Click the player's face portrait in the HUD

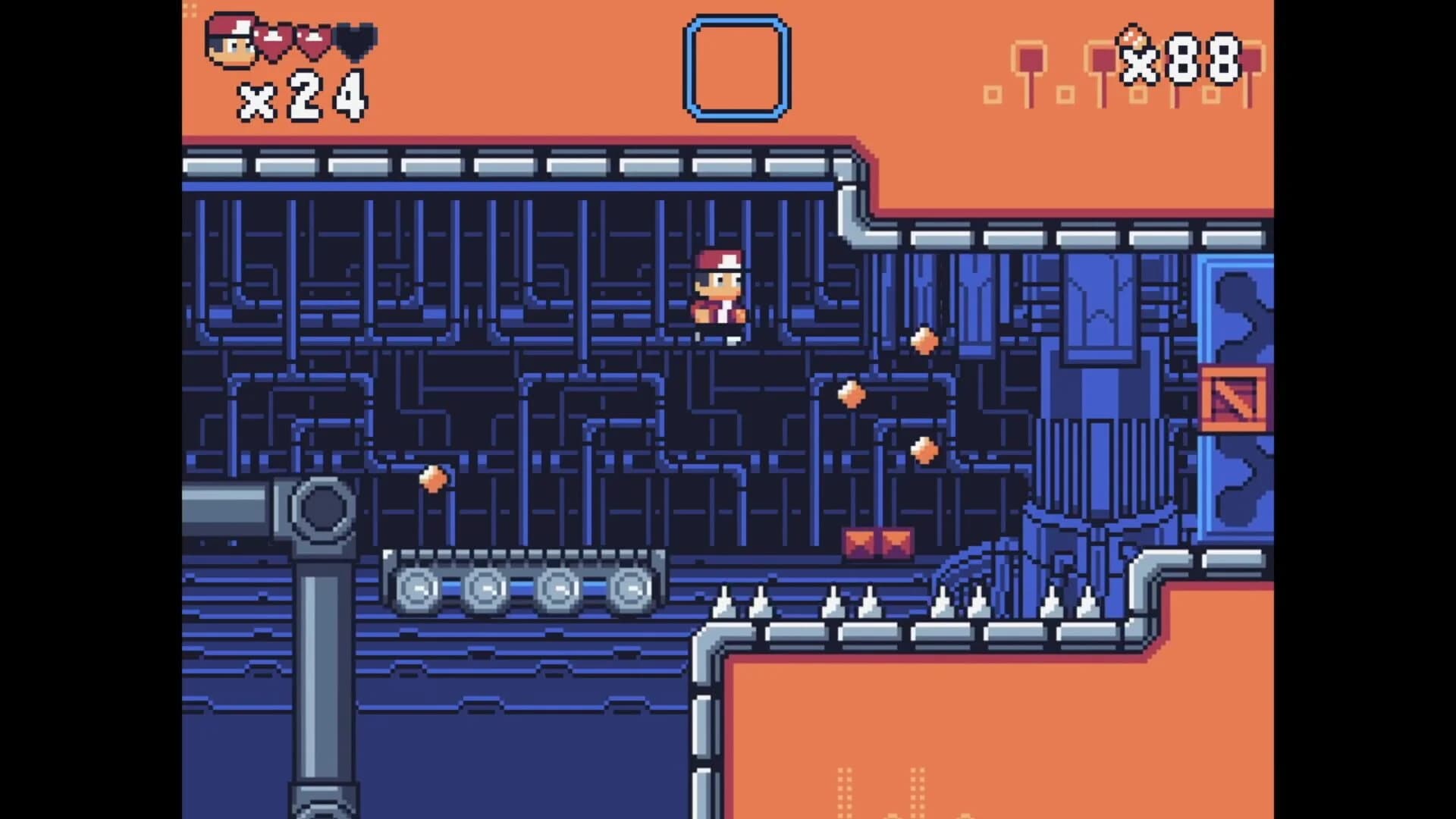tap(233, 42)
